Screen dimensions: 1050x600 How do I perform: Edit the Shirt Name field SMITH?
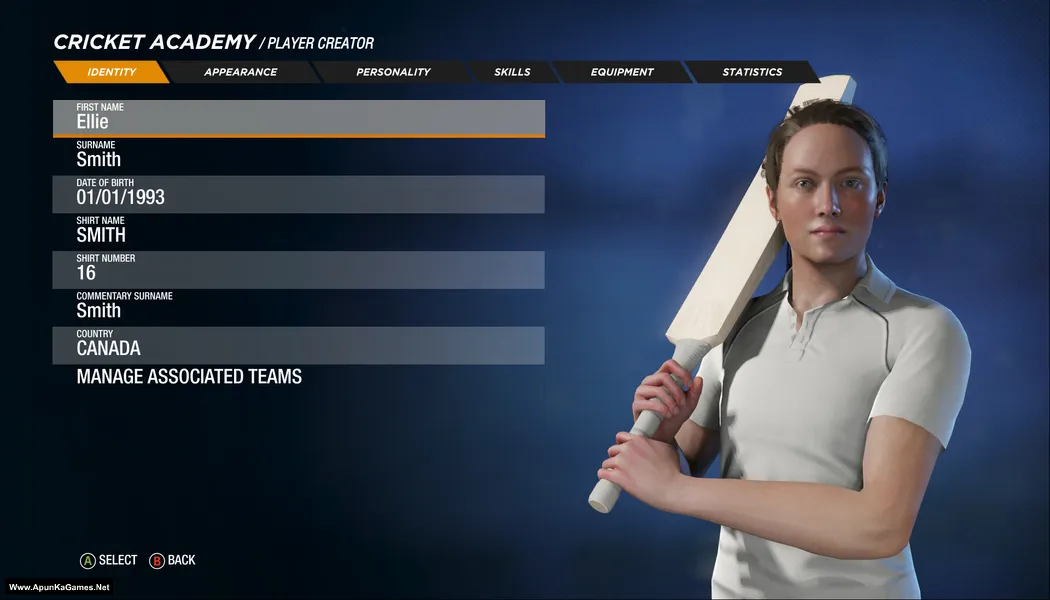pyautogui.click(x=298, y=232)
